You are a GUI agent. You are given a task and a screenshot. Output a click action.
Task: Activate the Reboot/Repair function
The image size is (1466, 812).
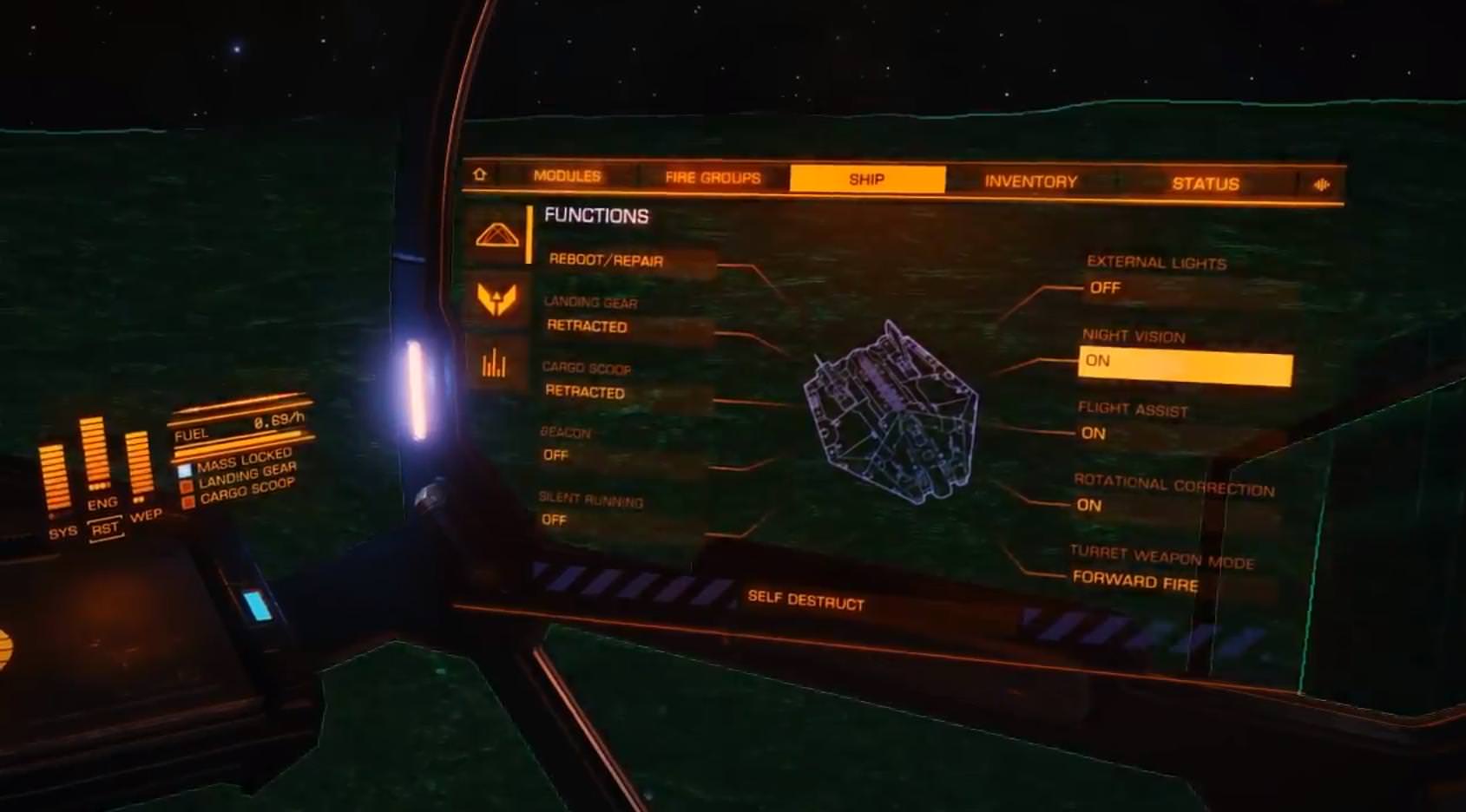coord(607,260)
